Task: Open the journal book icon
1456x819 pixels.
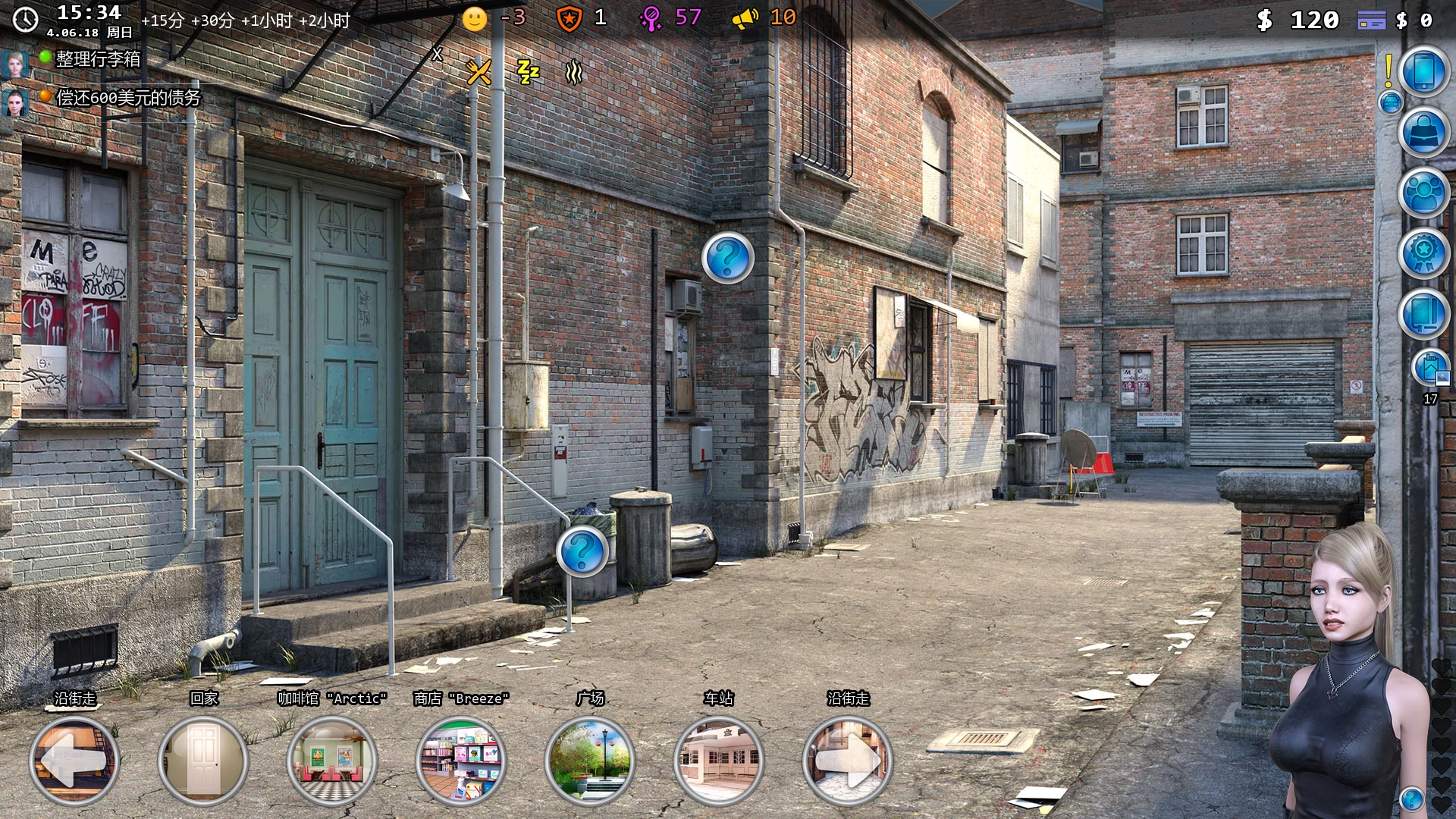Action: tap(1423, 313)
